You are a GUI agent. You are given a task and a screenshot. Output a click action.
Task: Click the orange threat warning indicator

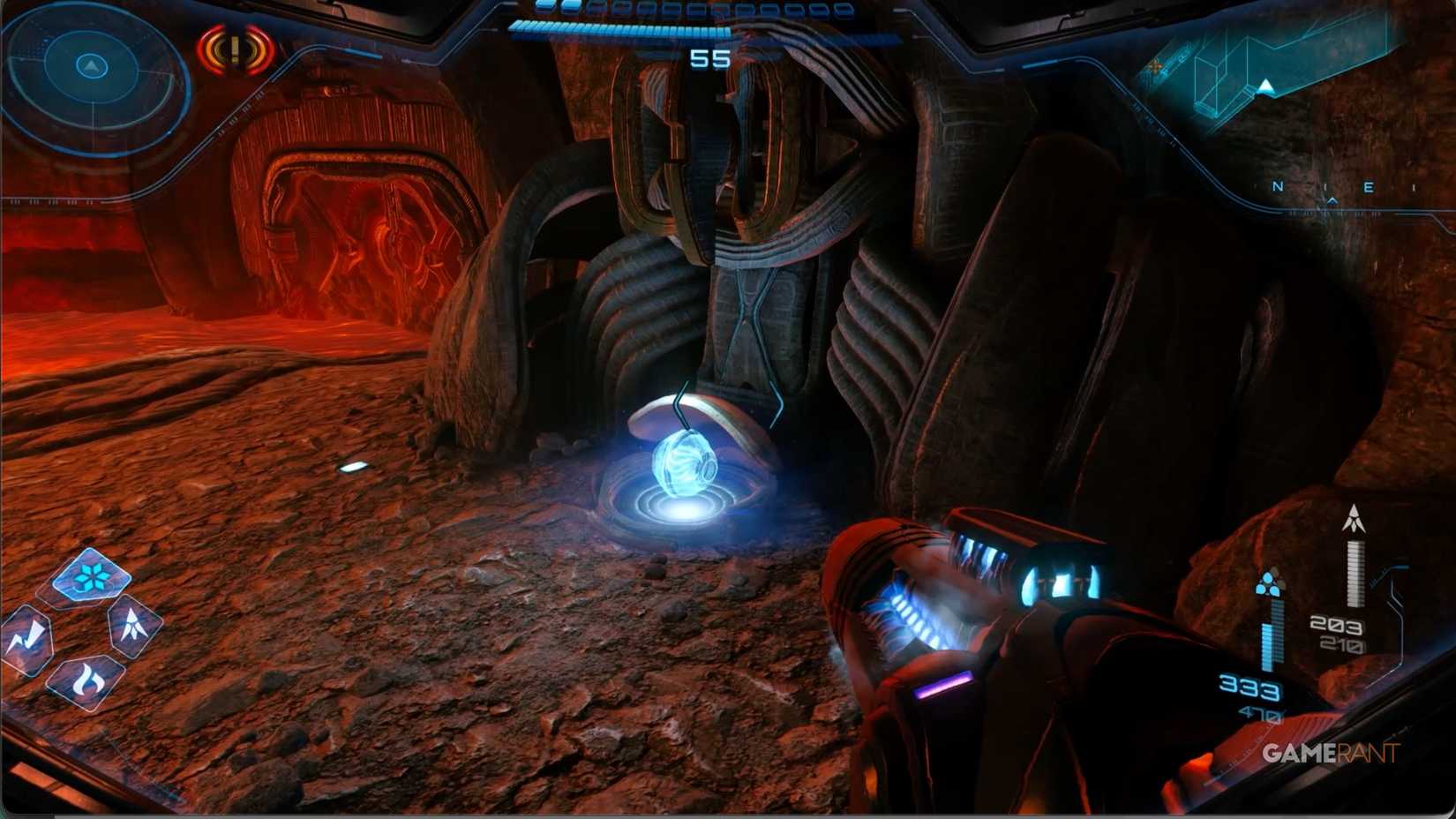(x=233, y=48)
